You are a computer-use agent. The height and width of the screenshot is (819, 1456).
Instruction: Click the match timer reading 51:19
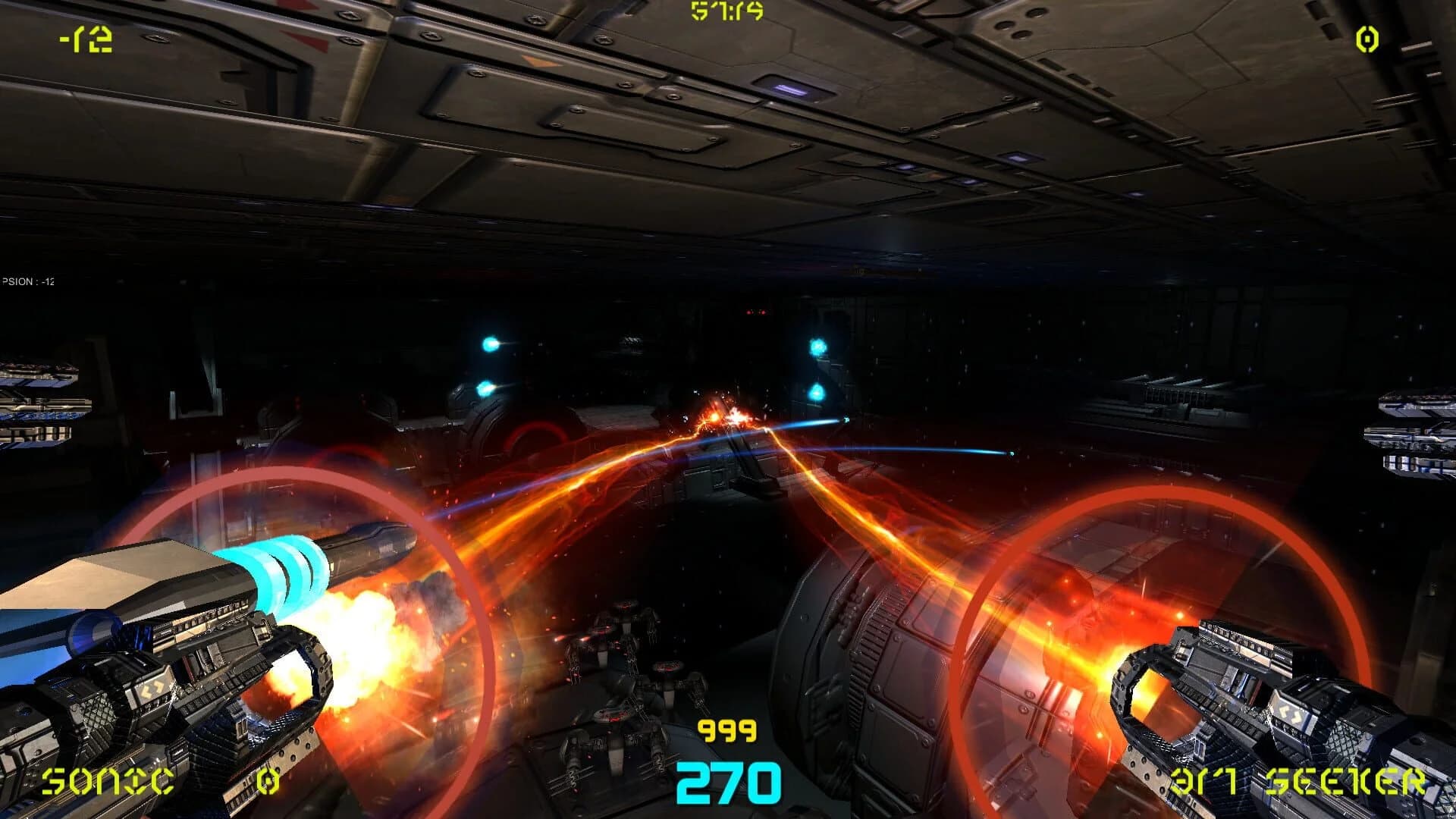[726, 11]
